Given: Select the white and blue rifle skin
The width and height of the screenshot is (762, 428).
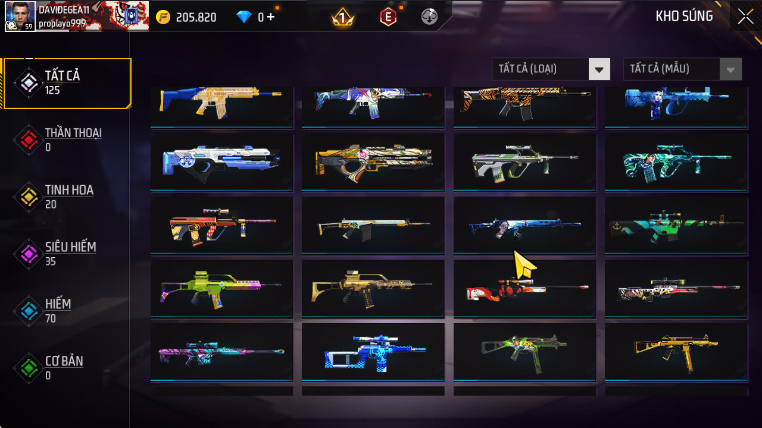Looking at the screenshot, I should (222, 162).
